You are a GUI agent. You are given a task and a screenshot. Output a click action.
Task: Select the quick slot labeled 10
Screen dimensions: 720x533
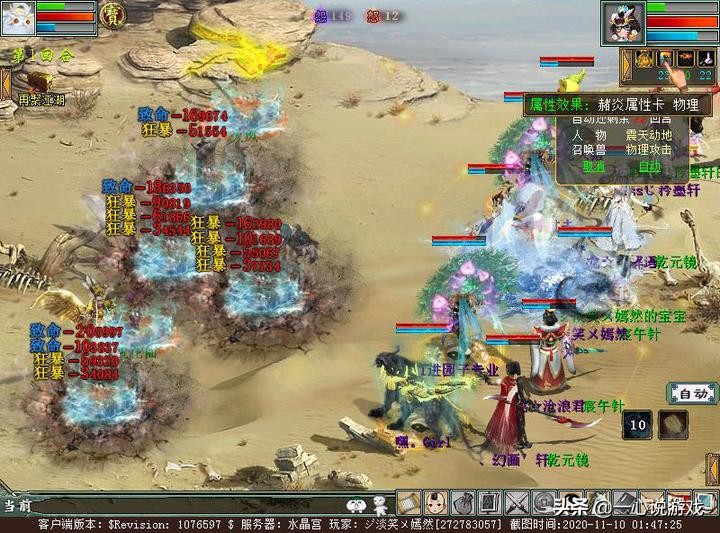click(x=638, y=424)
